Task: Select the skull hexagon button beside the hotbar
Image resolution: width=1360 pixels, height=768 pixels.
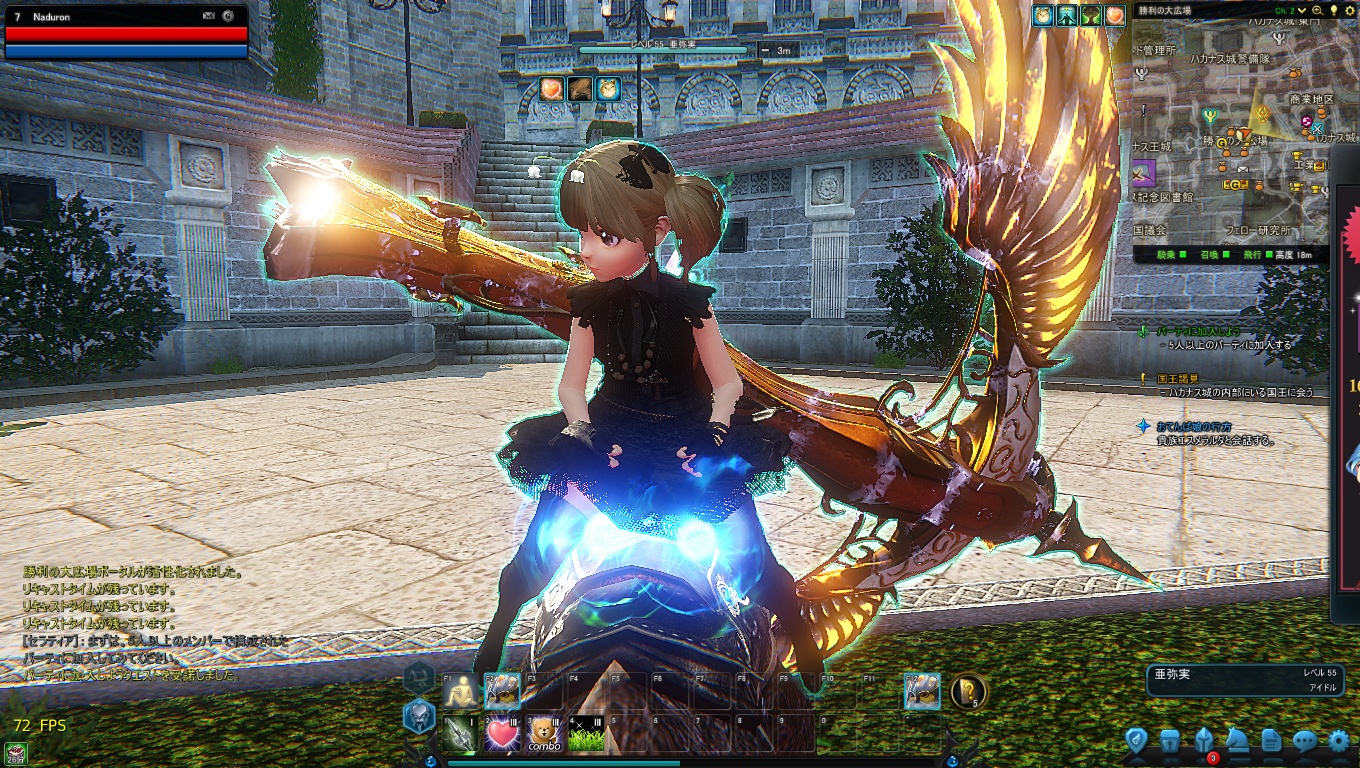Action: pyautogui.click(x=419, y=715)
